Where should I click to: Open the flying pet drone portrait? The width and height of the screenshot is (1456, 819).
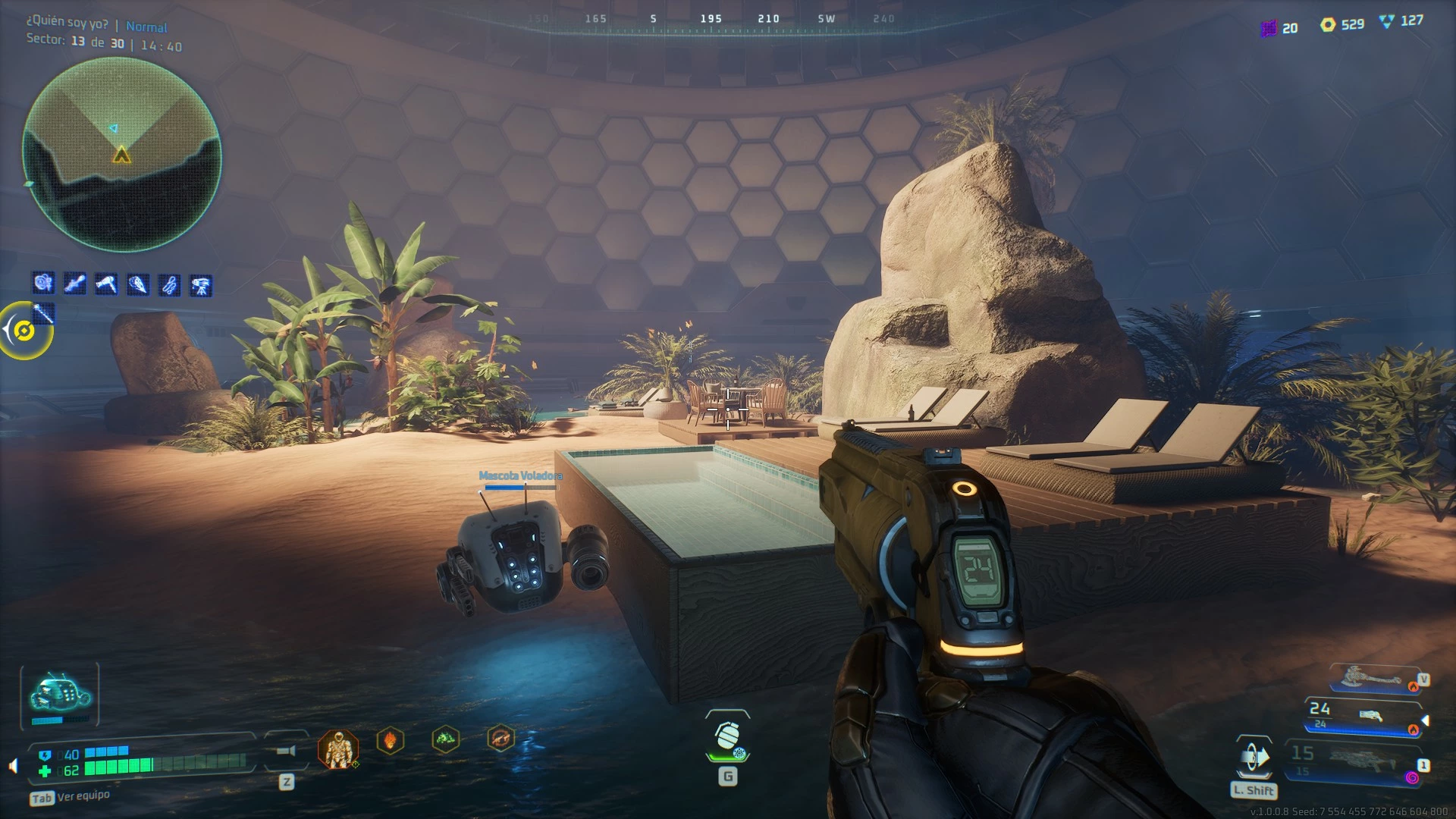[60, 695]
